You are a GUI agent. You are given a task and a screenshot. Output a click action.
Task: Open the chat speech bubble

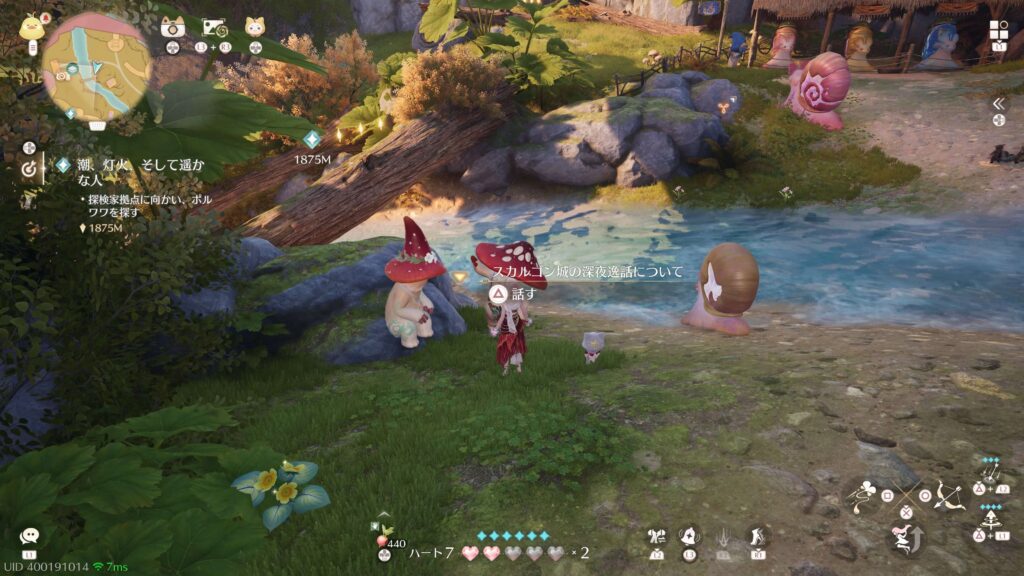point(29,537)
